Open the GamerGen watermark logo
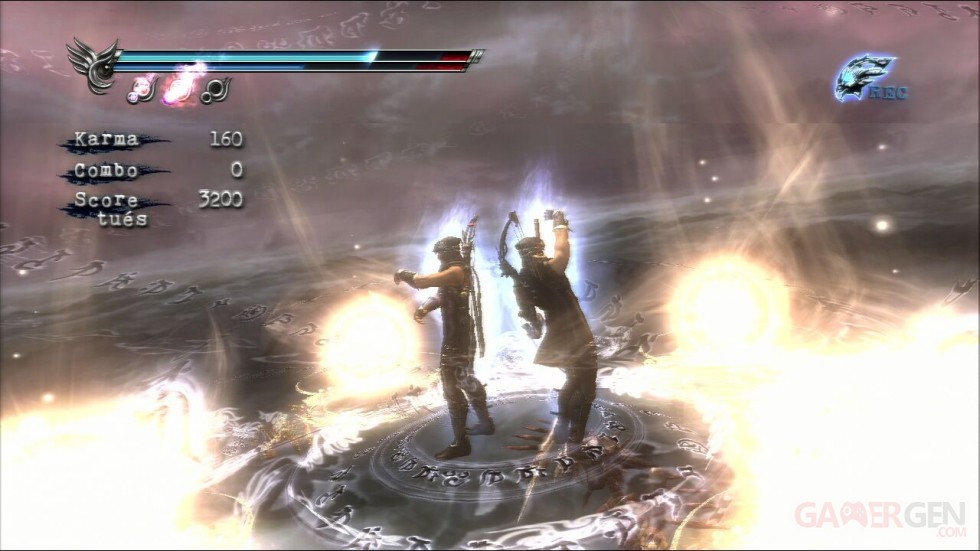980x551 pixels. [881, 515]
